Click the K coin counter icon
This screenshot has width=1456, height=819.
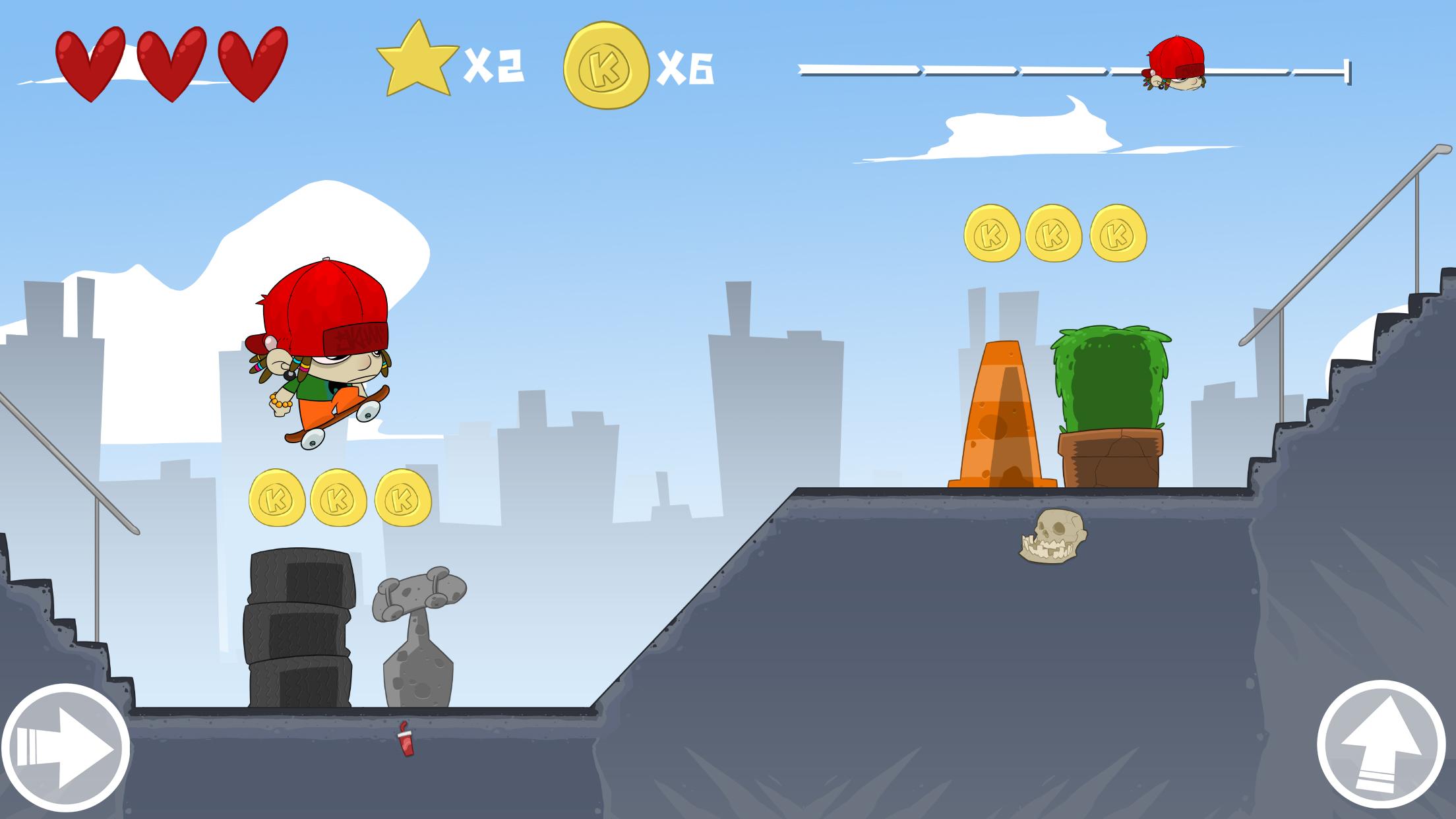click(x=607, y=66)
